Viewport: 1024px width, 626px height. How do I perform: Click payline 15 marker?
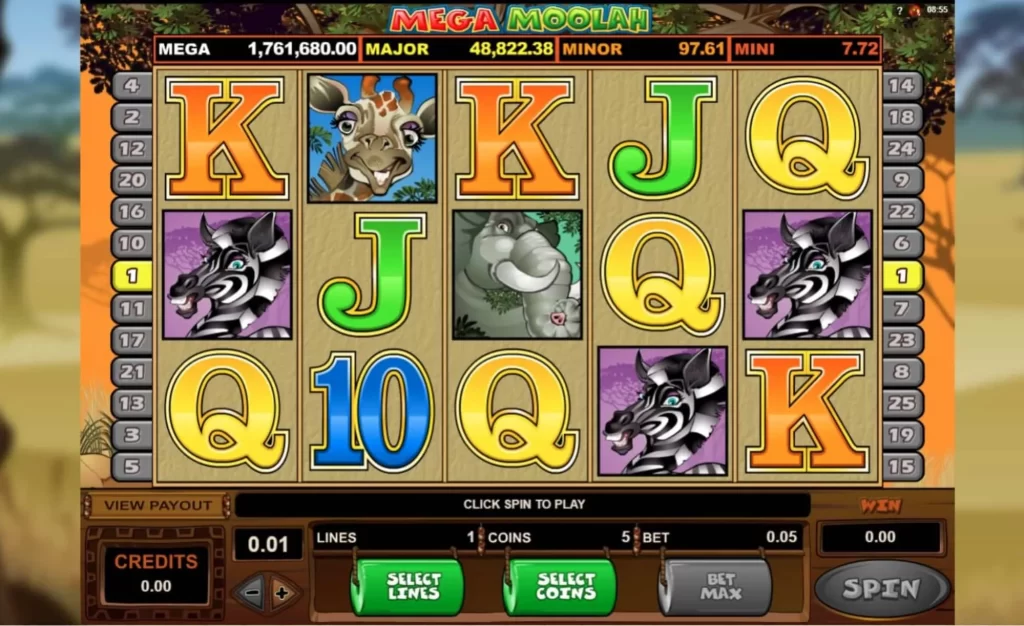click(902, 466)
